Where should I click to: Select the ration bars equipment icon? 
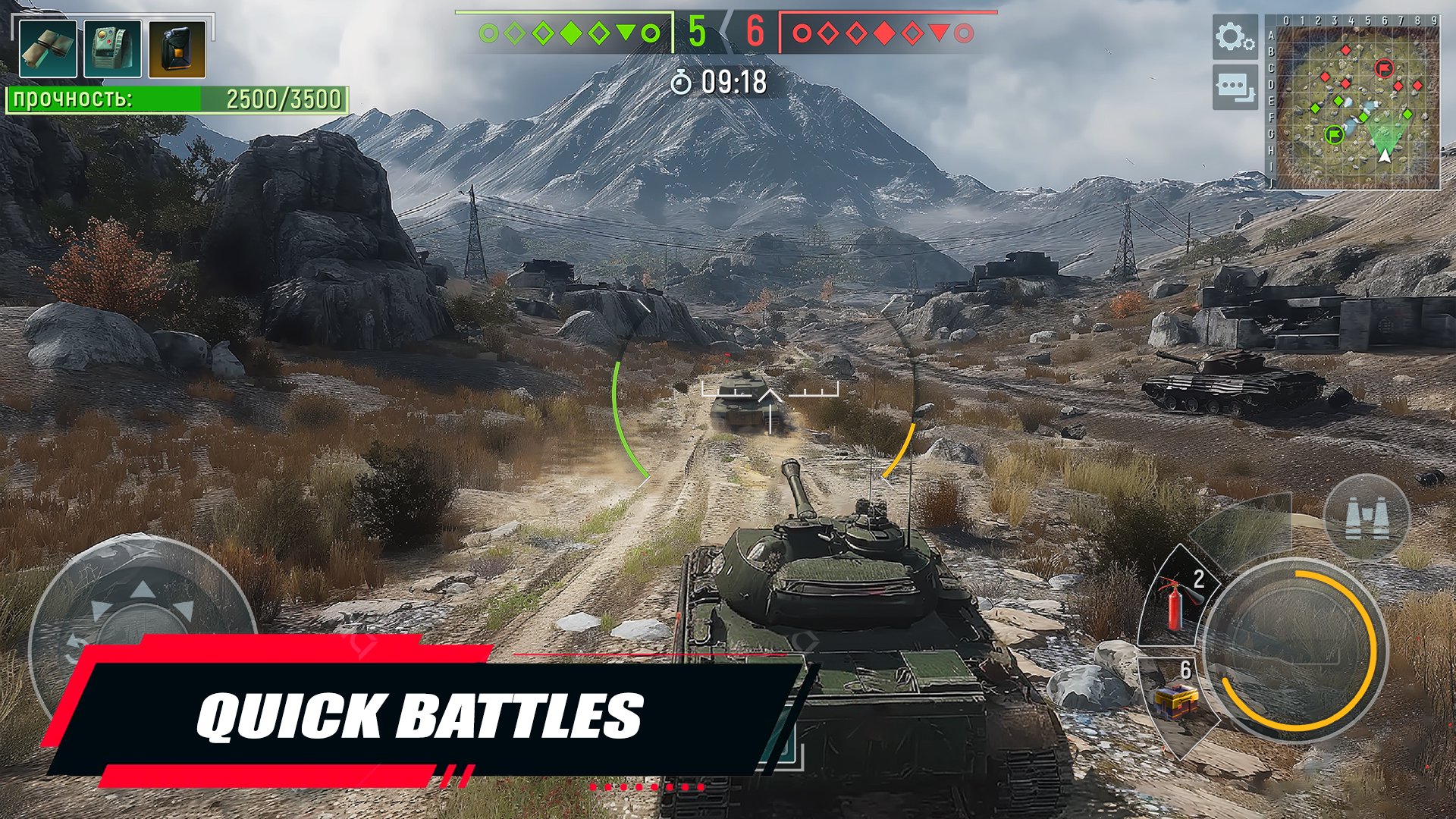(48, 49)
